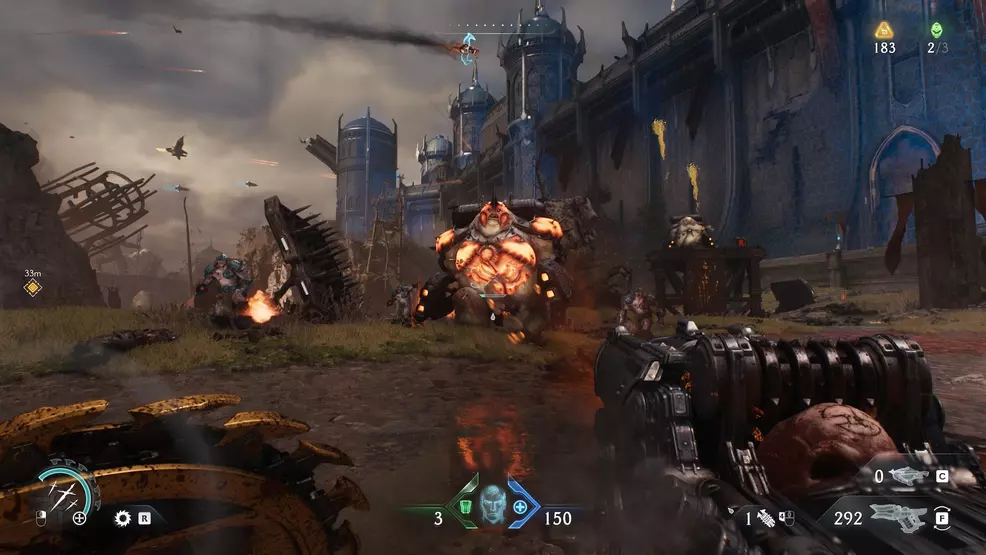Image resolution: width=986 pixels, height=555 pixels.
Task: Select the green armor icon
Action: tap(463, 508)
